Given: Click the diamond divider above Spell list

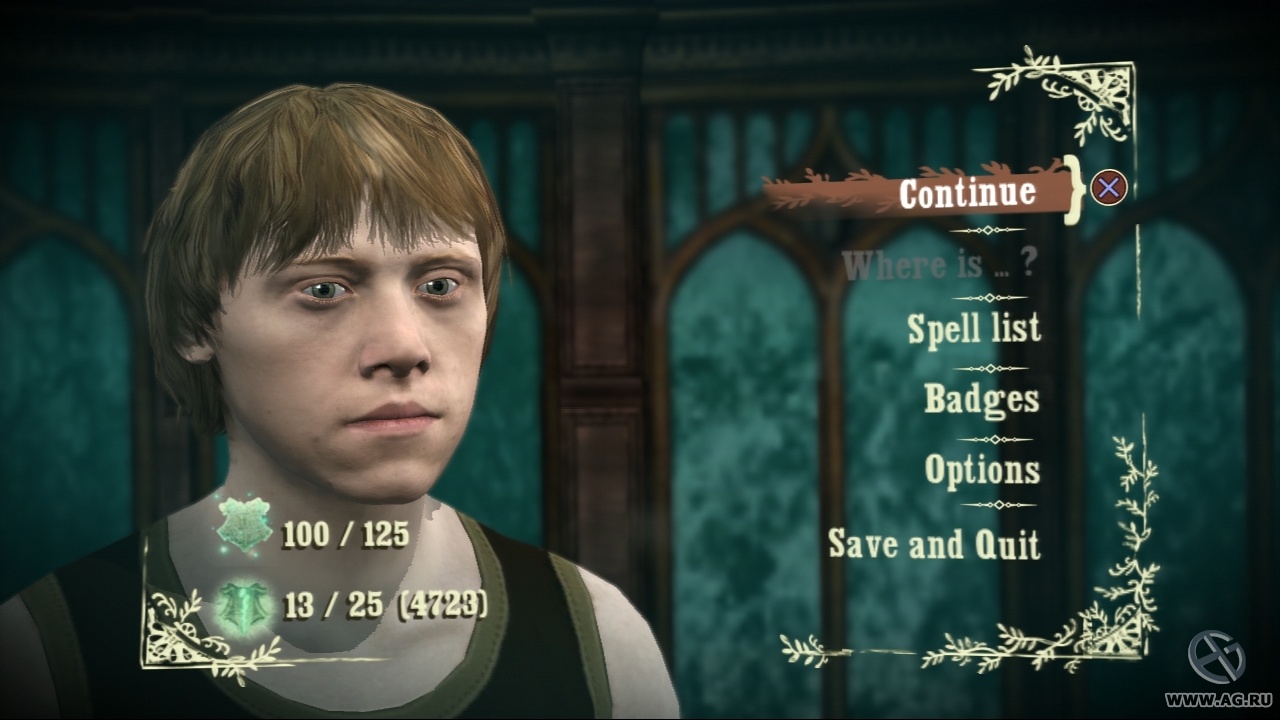Looking at the screenshot, I should [990, 297].
